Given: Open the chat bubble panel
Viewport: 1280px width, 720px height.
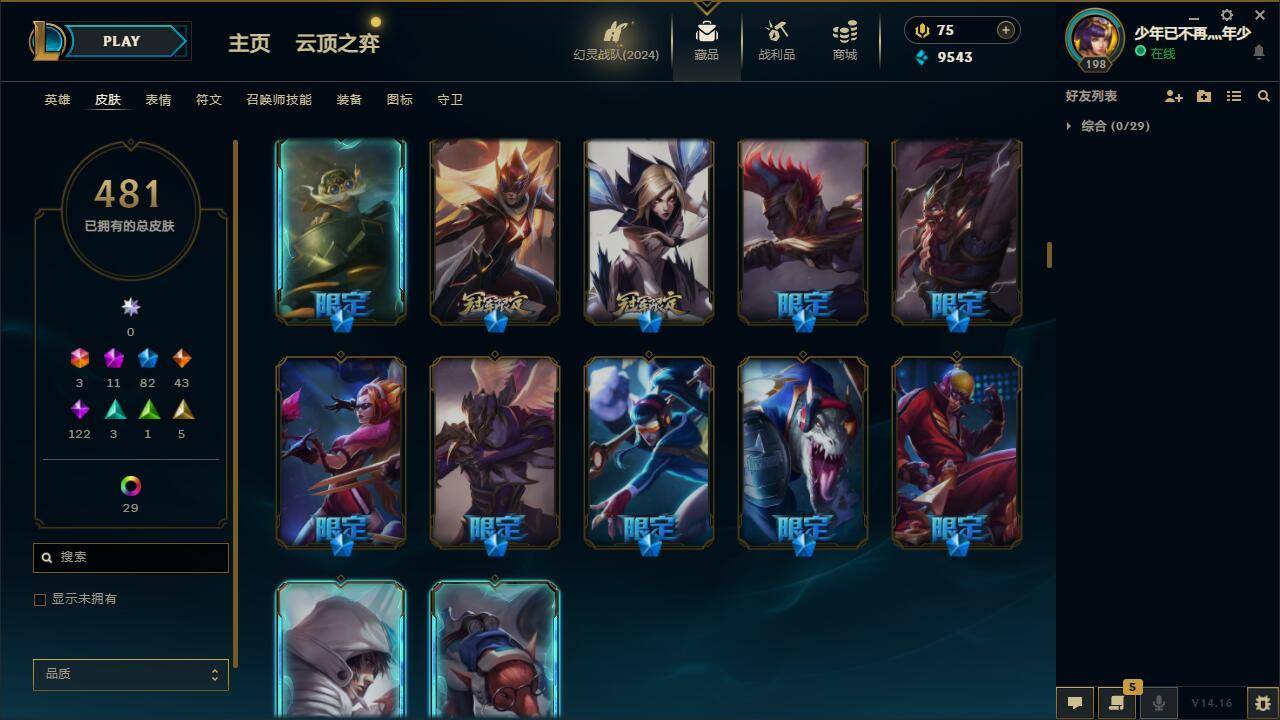Looking at the screenshot, I should click(x=1075, y=702).
